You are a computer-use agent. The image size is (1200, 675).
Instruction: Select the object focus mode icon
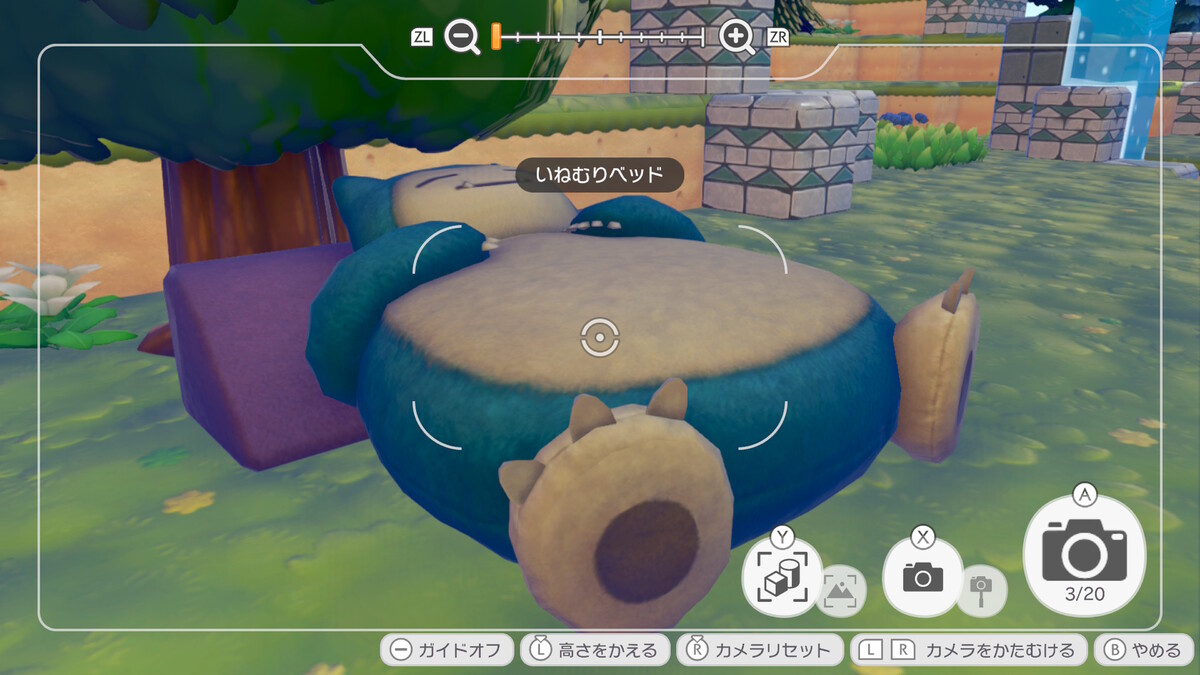[782, 577]
